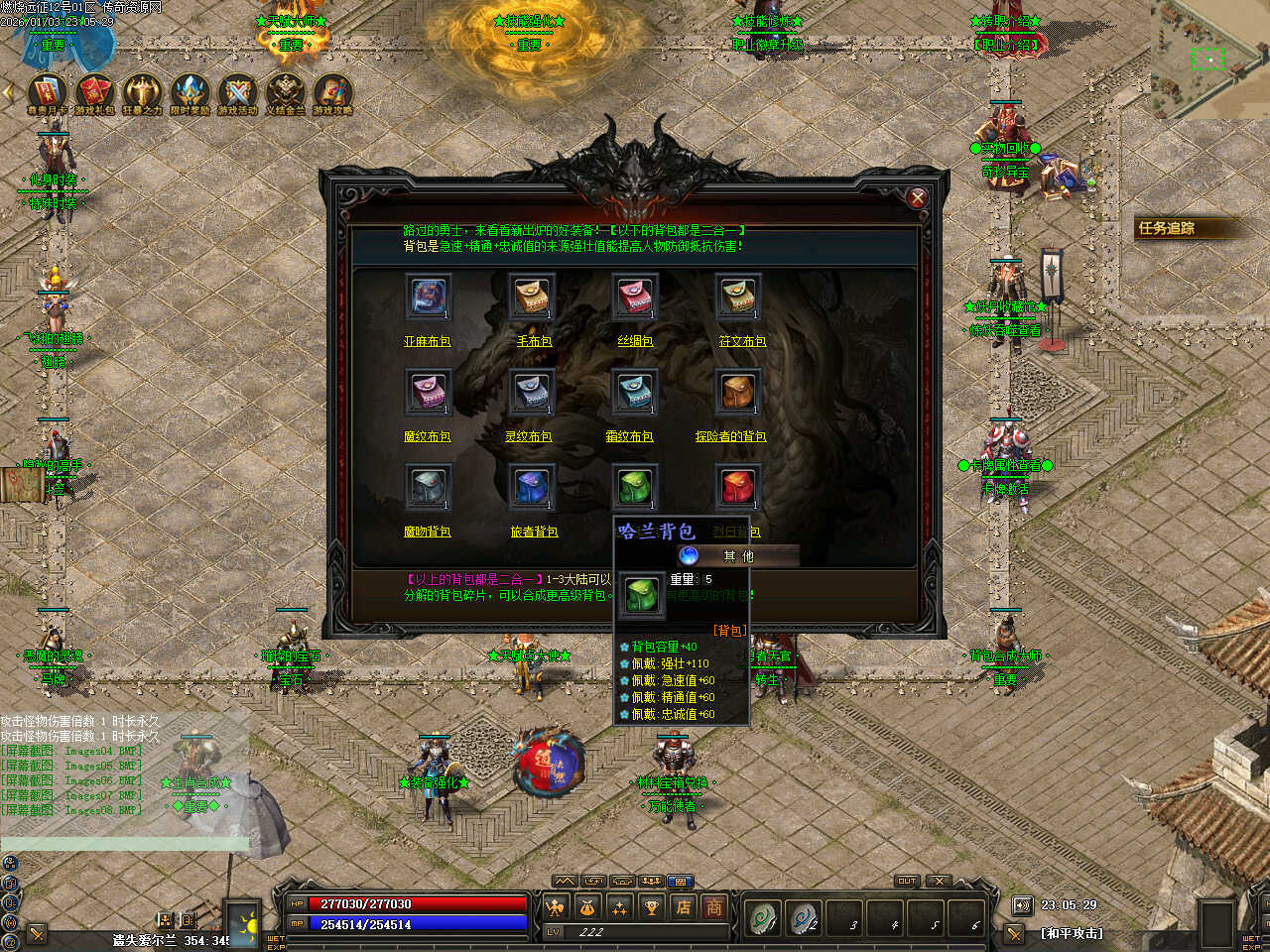This screenshot has width=1270, height=952.
Task: Select the 探险者的背包 link
Action: (731, 436)
